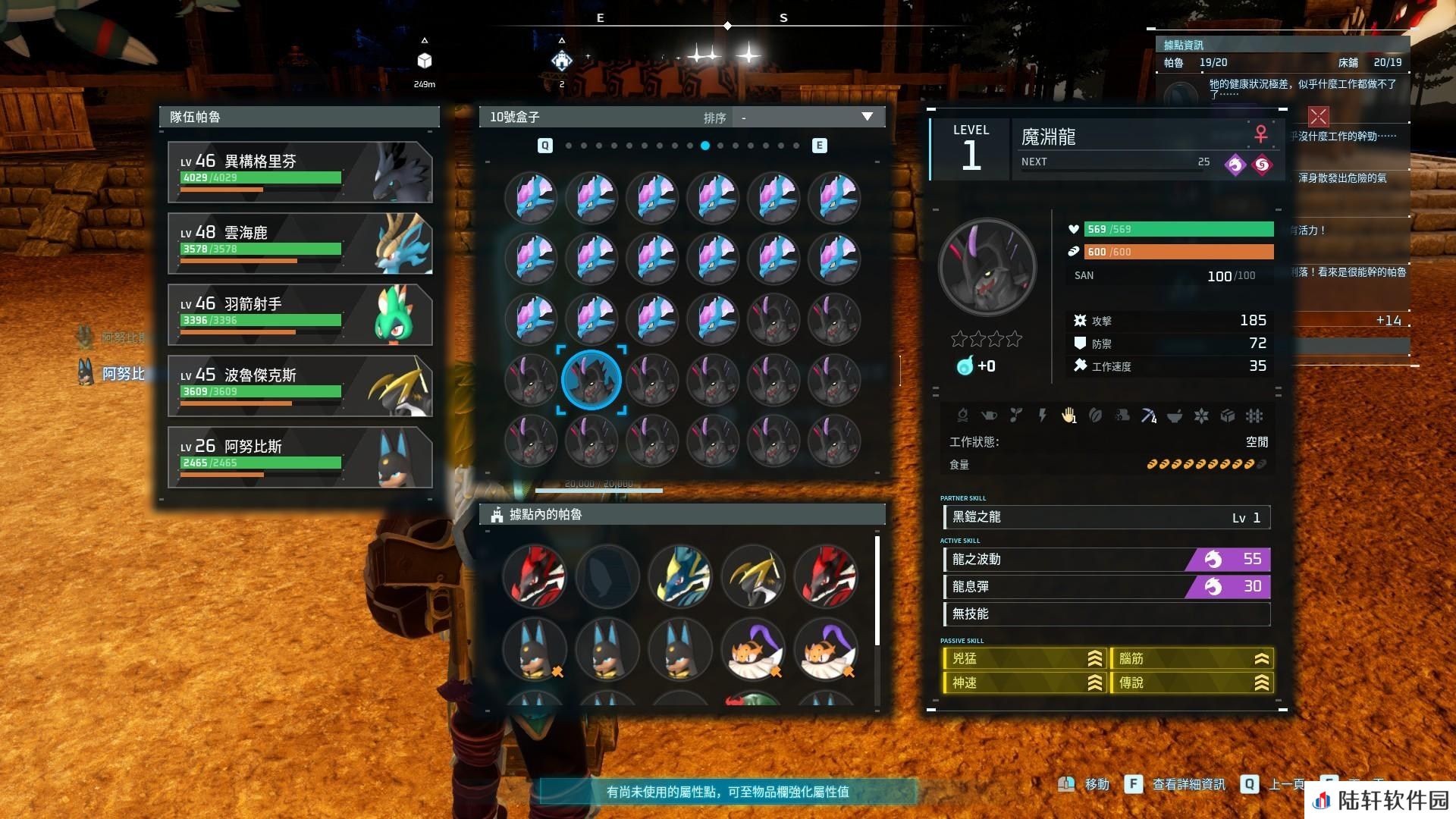Pick the level 46 羽箭射手 party slot
The image size is (1456, 819).
(x=300, y=315)
